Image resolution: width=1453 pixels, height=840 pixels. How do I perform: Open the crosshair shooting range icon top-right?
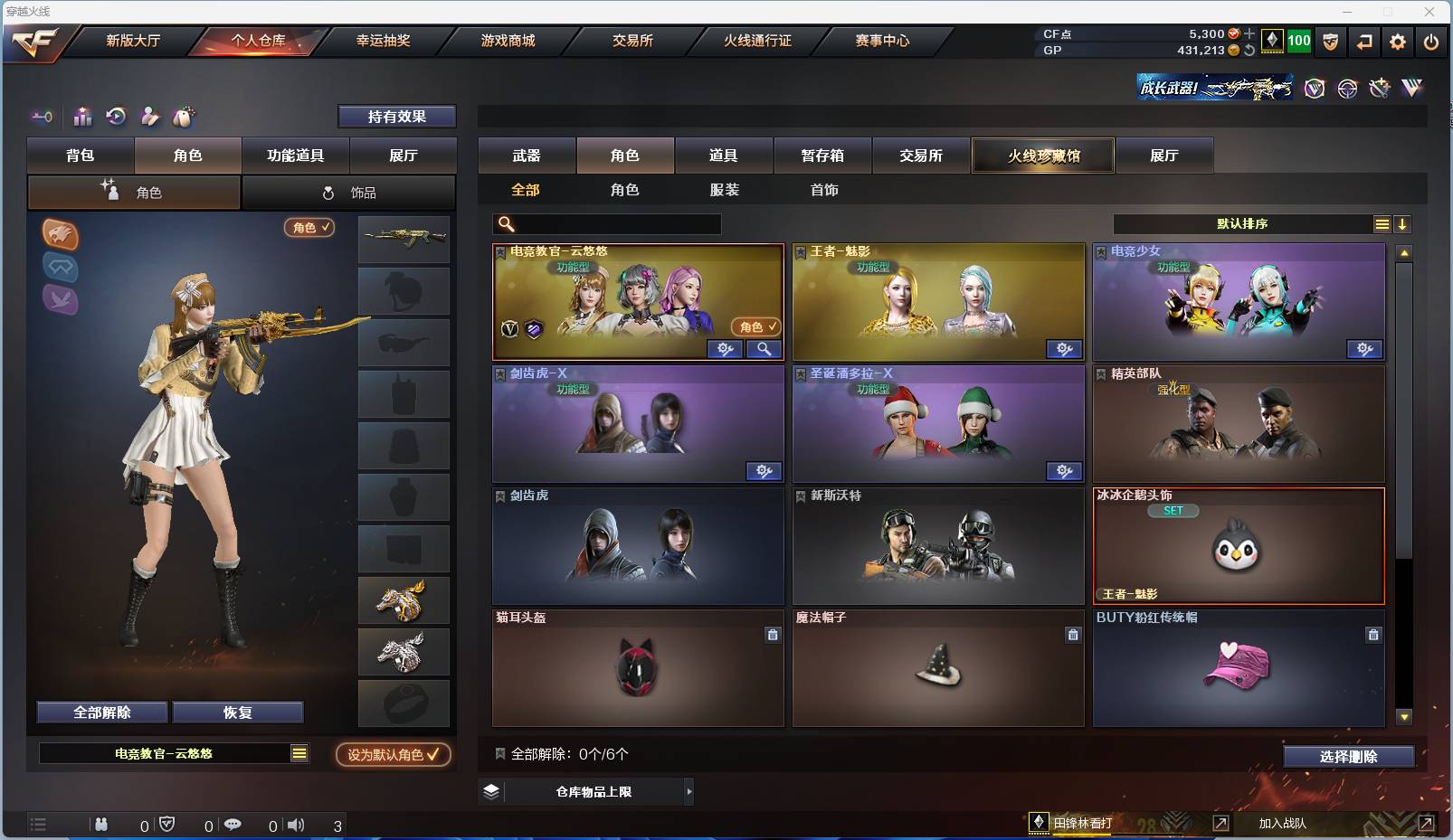[x=1347, y=89]
